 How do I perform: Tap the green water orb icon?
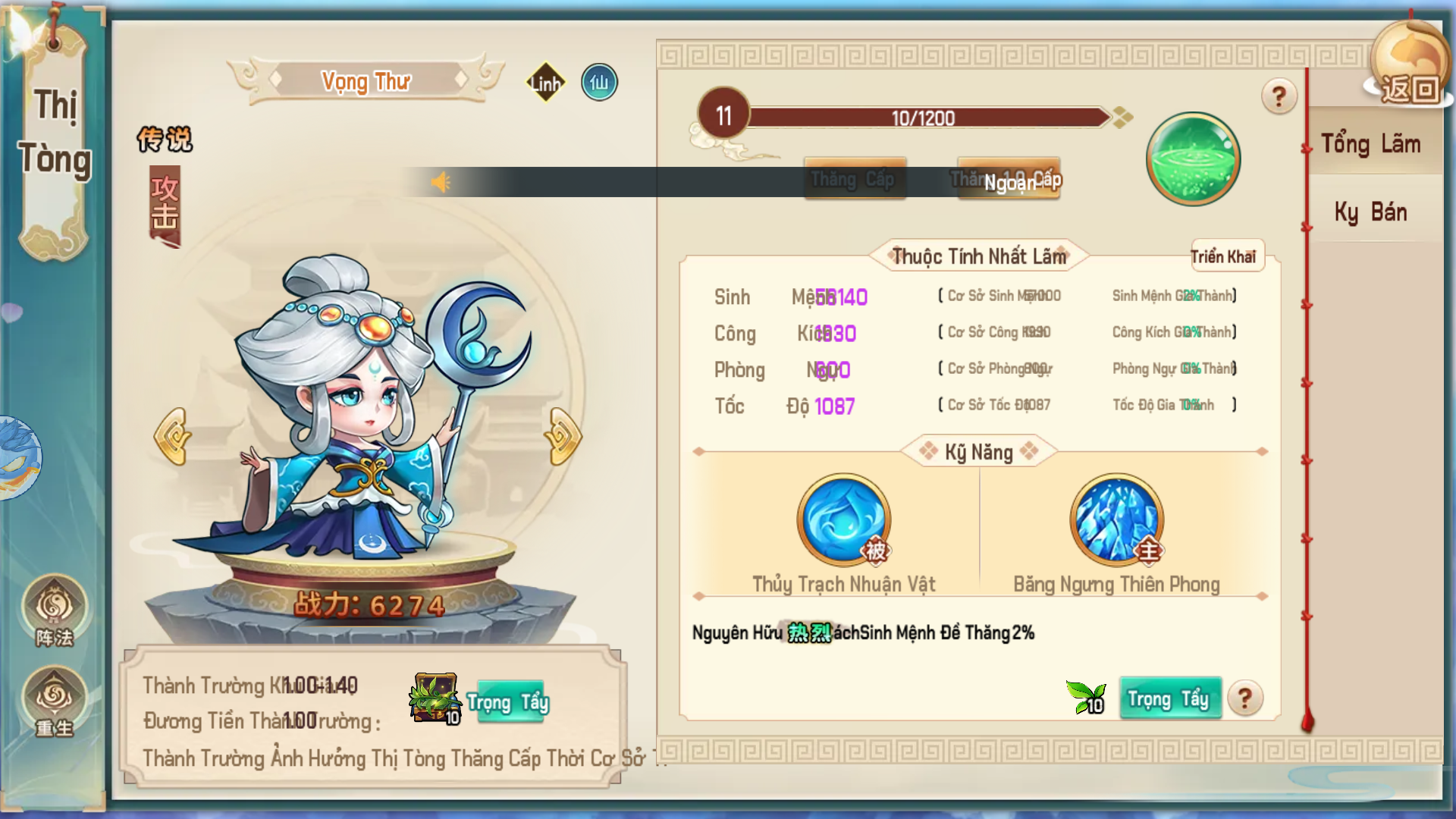tap(1193, 158)
